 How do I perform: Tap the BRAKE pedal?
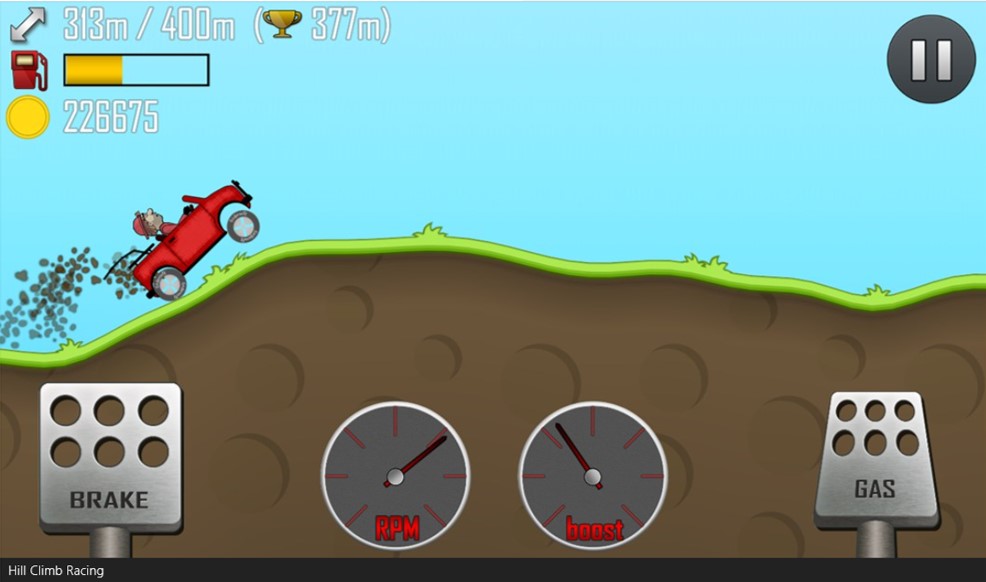(110, 455)
